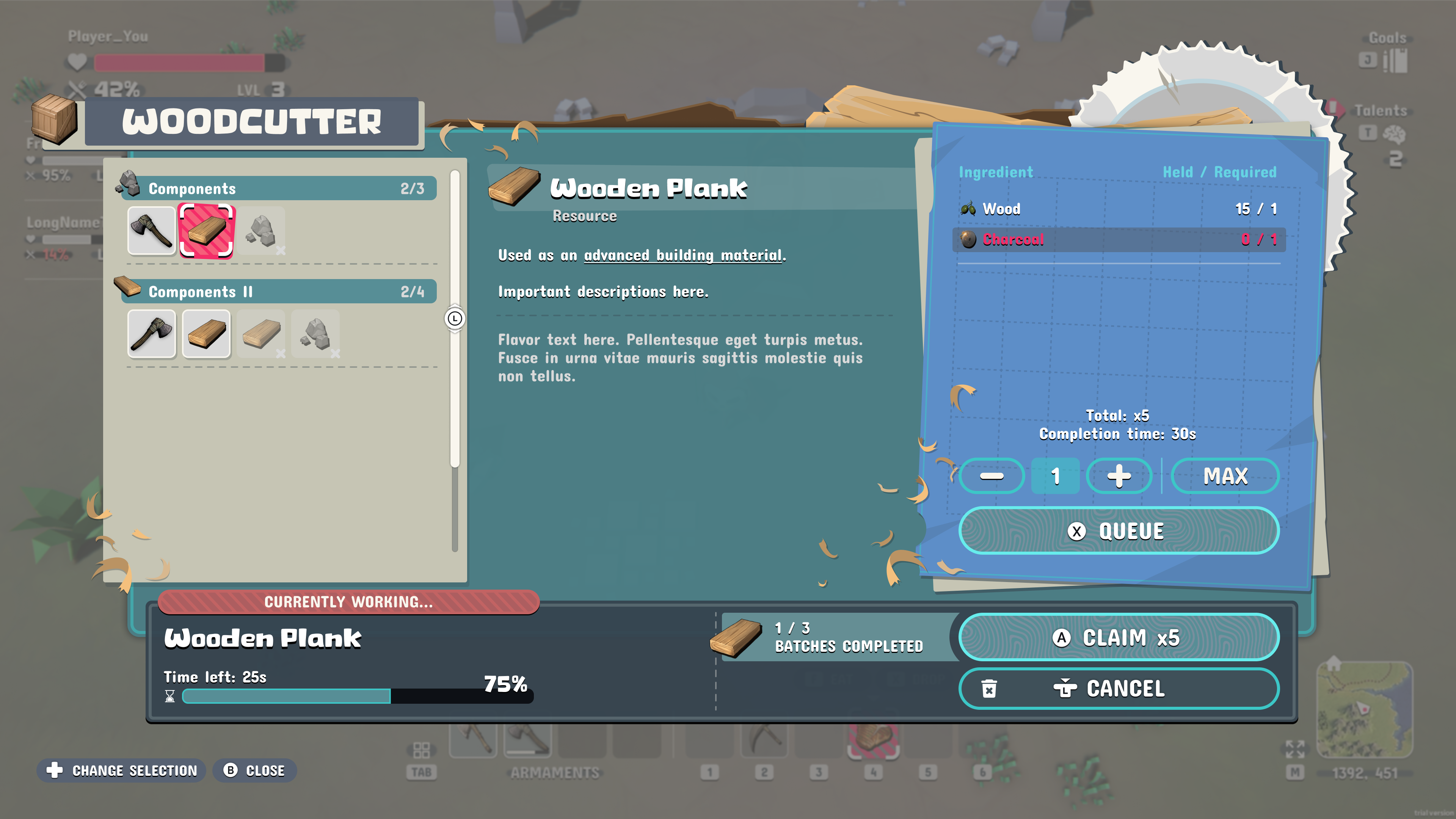Cancel the current crafting job
Viewport: 1456px width, 819px height.
coord(1118,689)
